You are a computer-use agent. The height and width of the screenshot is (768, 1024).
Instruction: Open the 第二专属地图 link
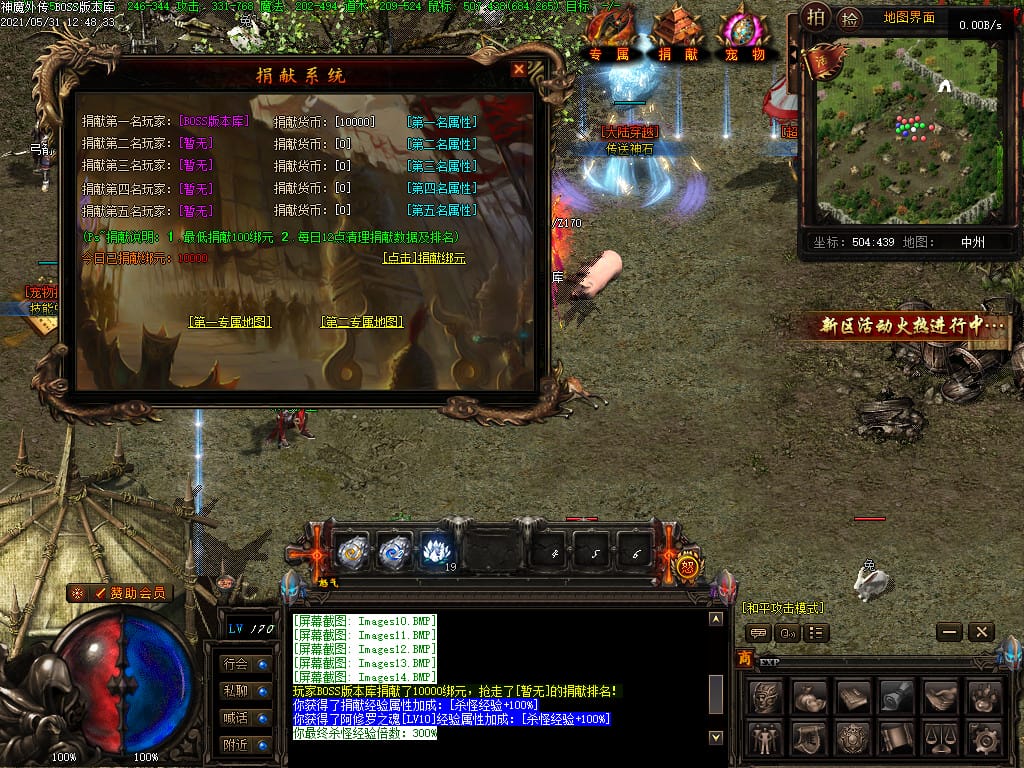click(x=361, y=322)
